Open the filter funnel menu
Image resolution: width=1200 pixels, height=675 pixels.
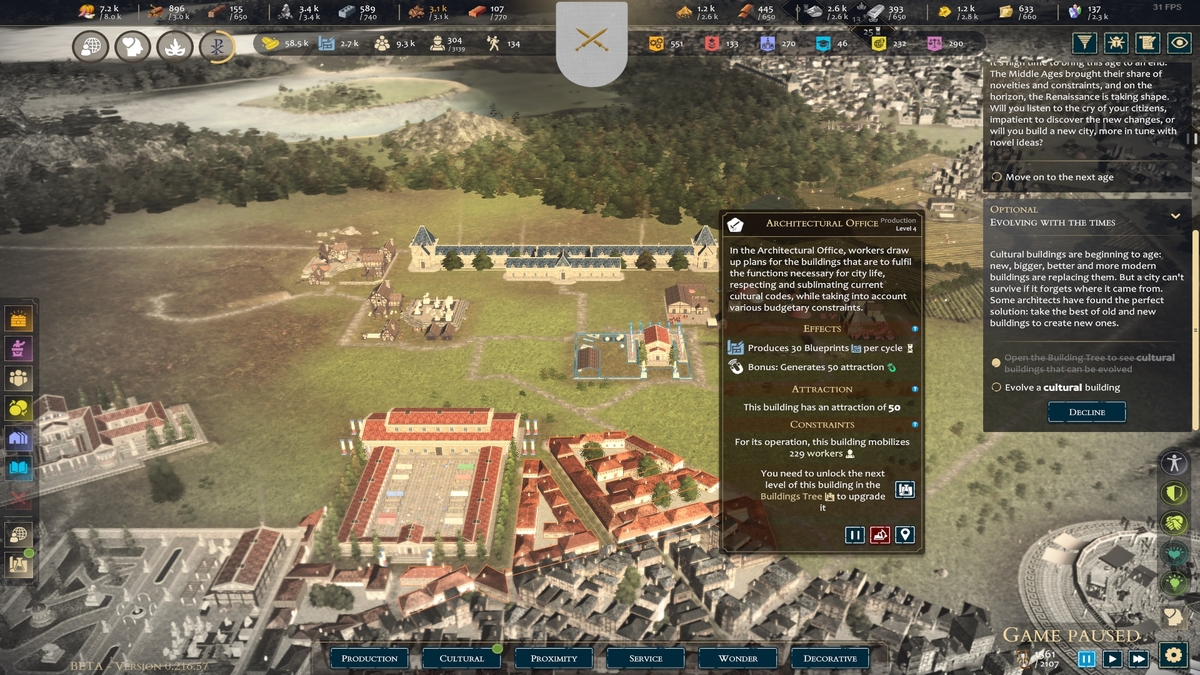1084,43
